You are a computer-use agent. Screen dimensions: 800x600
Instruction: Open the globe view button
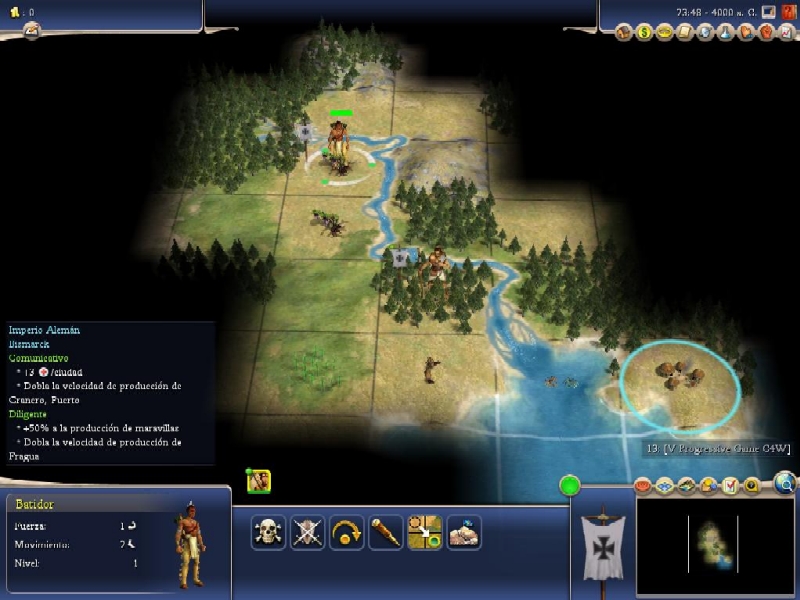click(x=785, y=485)
